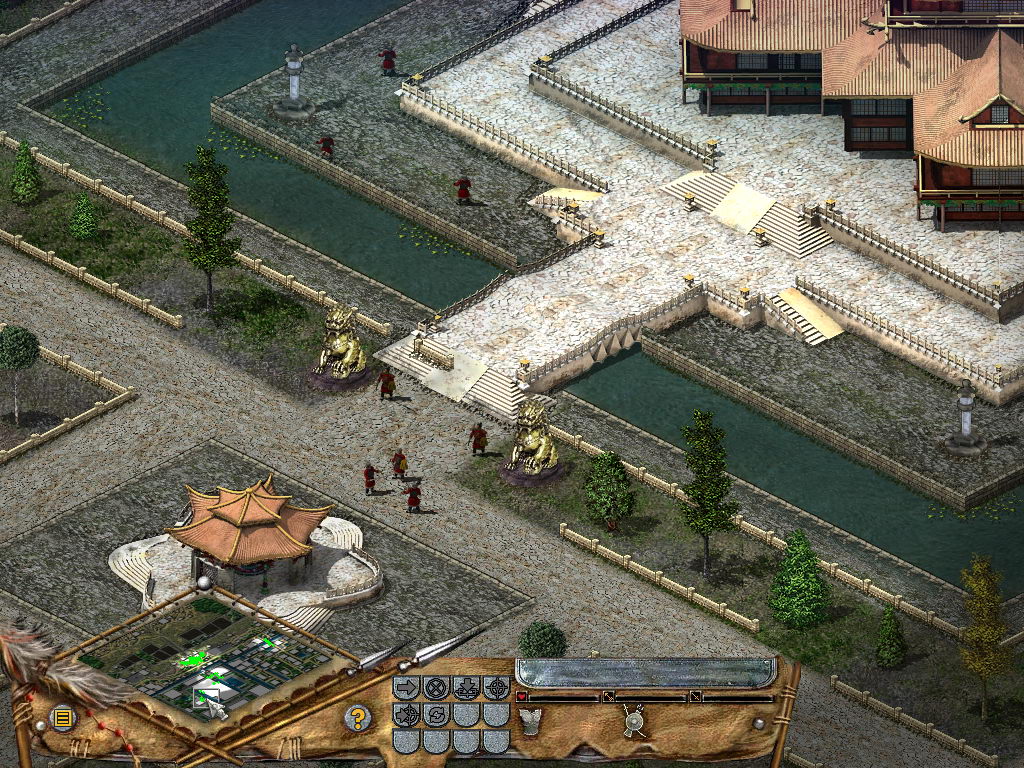Open the game menu list button

[63, 717]
